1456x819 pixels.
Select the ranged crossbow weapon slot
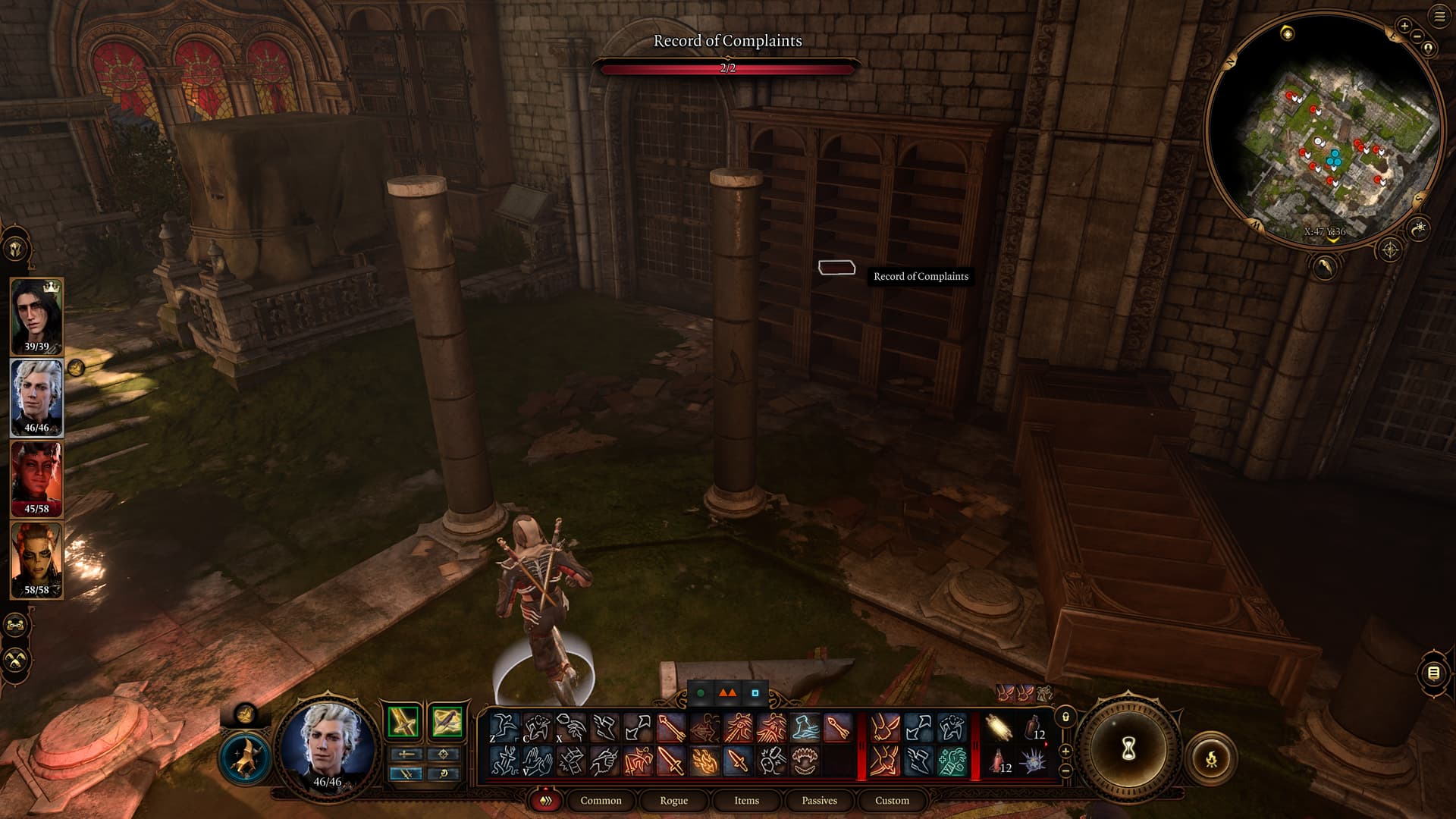[x=447, y=722]
